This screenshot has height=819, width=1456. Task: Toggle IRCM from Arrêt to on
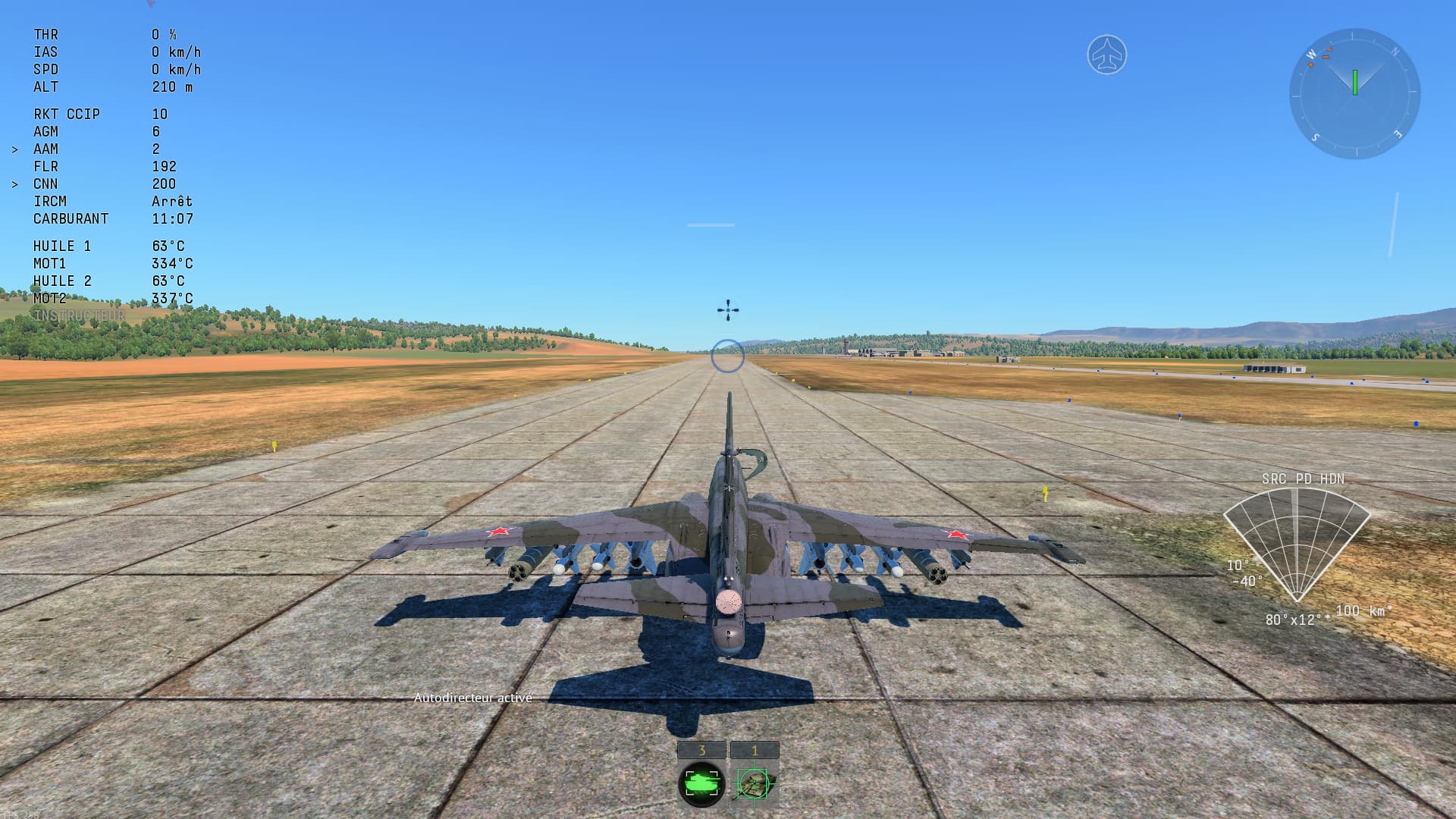(173, 201)
